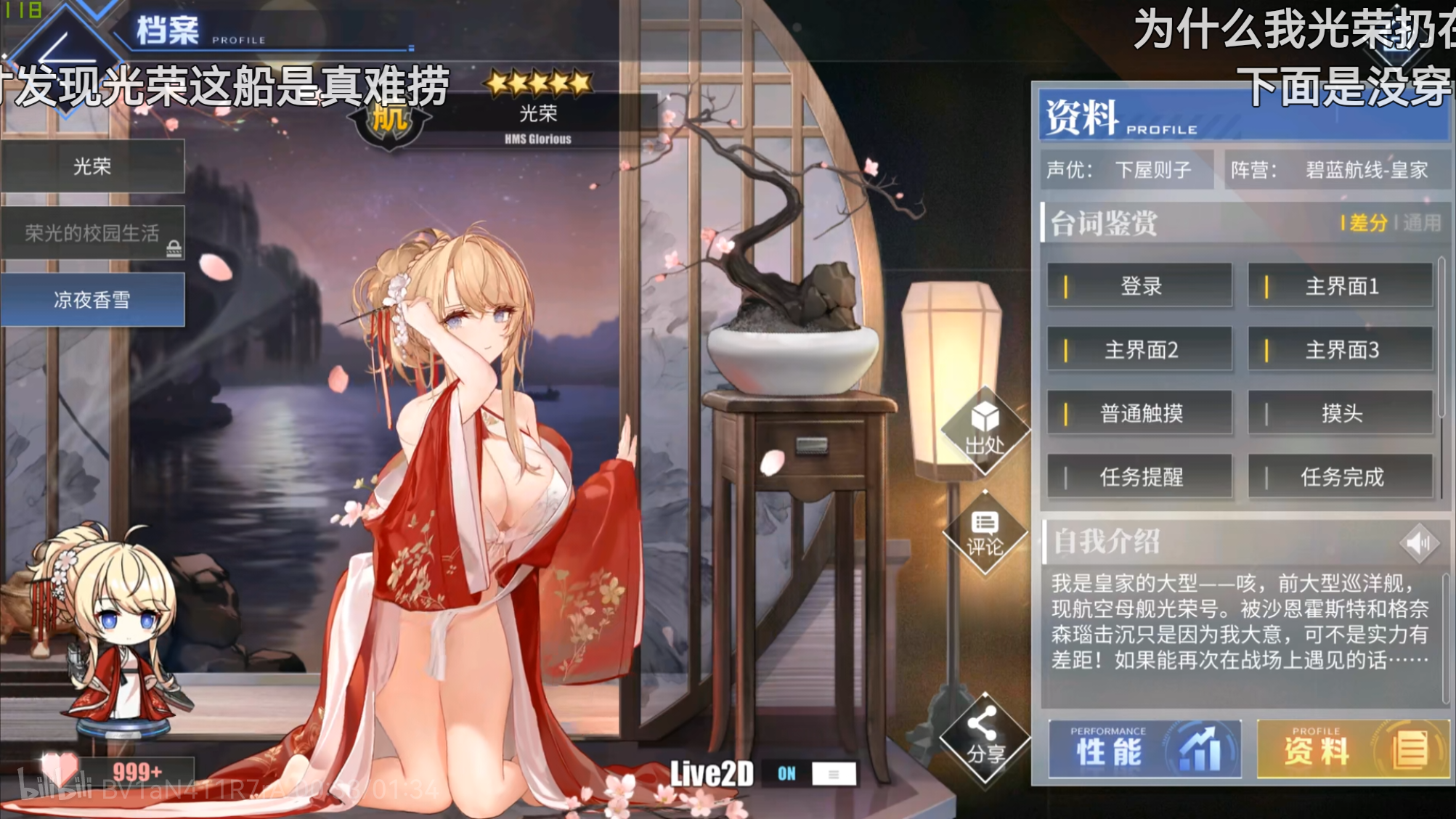Choose the 凉夜香雪 skin
Viewport: 1456px width, 819px height.
pyautogui.click(x=92, y=300)
